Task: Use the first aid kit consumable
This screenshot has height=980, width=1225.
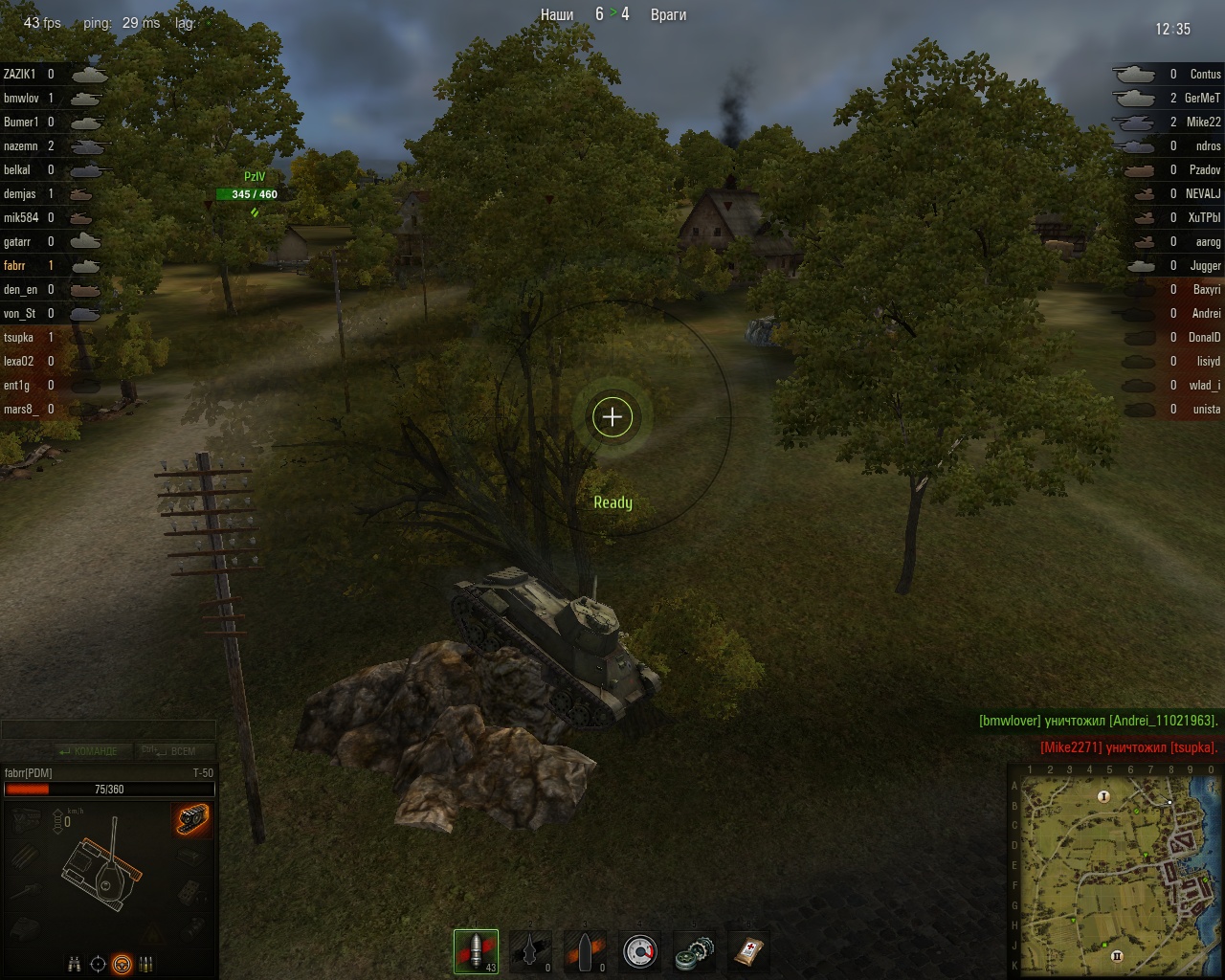Action: coord(747,951)
